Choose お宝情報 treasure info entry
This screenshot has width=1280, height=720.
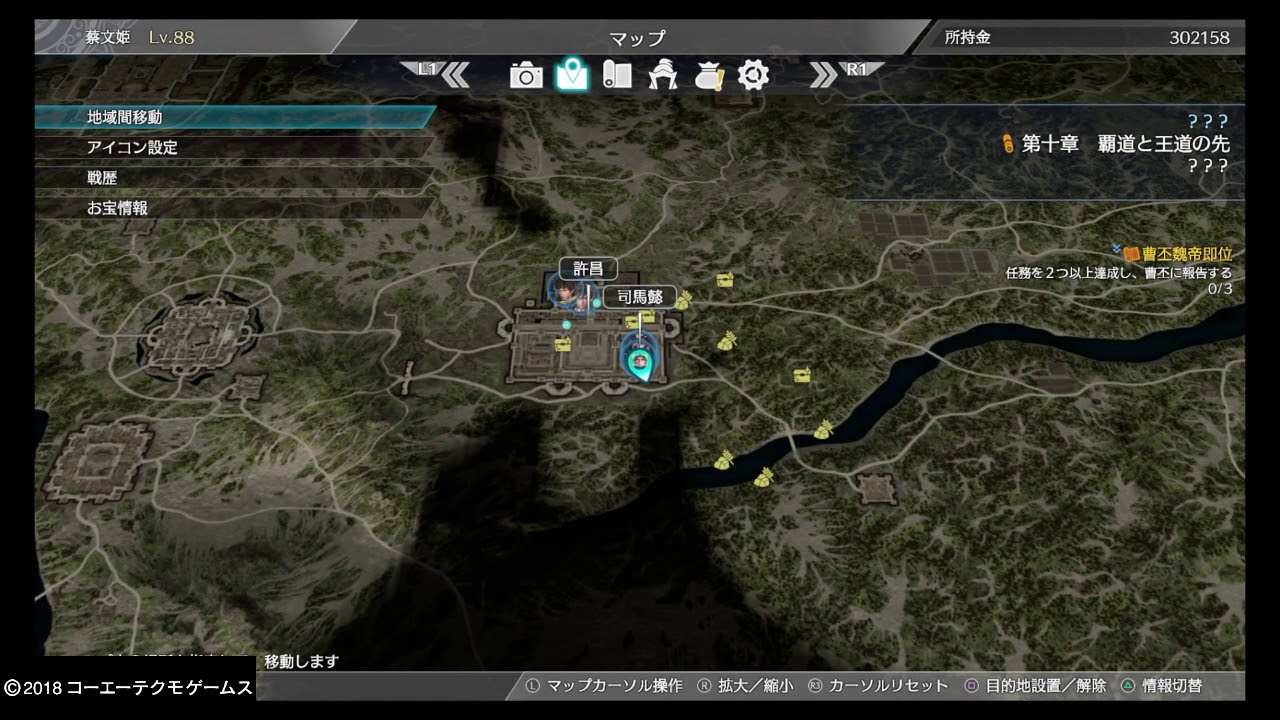[x=117, y=208]
